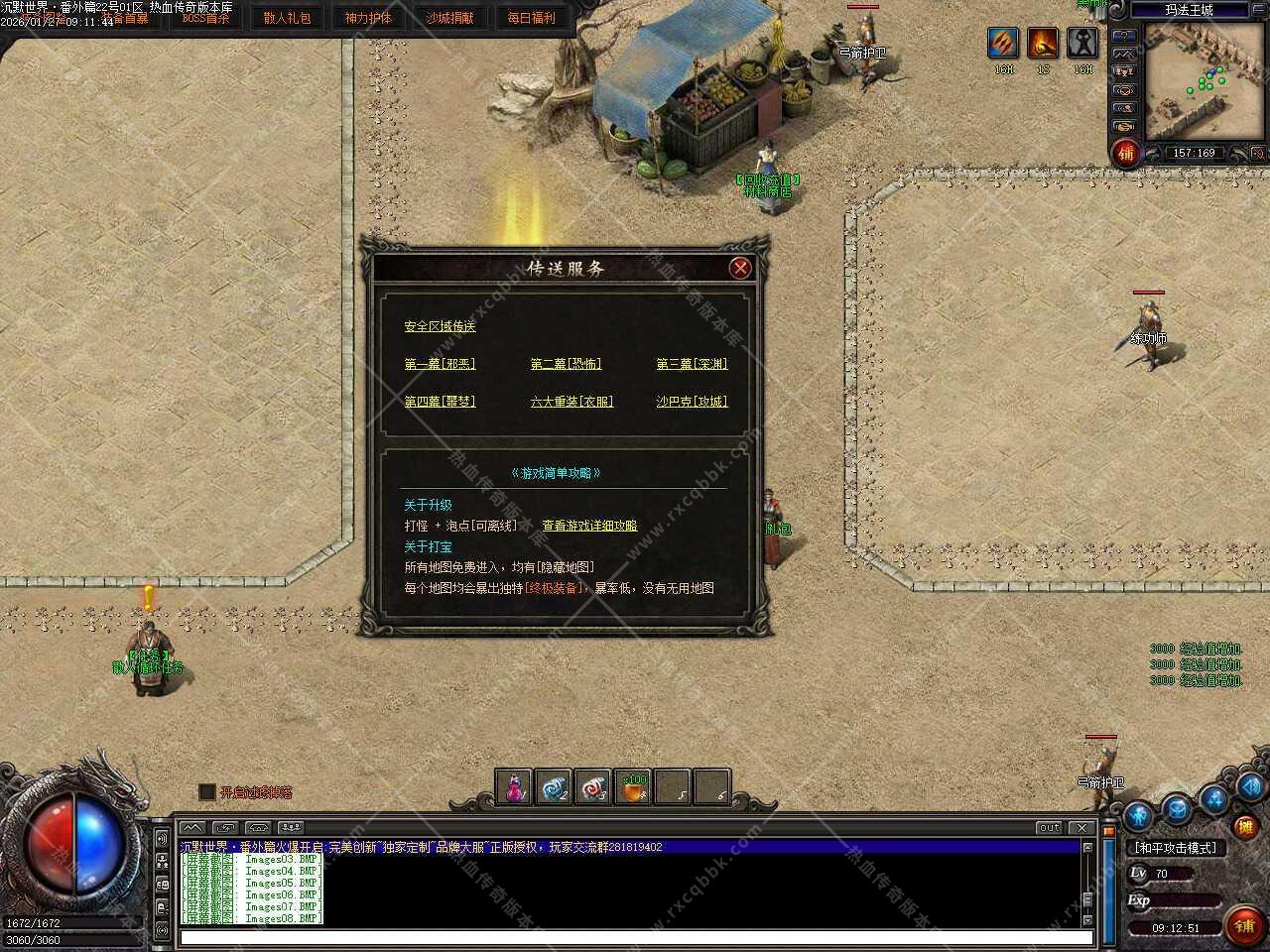Screen dimensions: 1270x952
Task: Open the 六大重装[衣服] link
Action: click(x=571, y=402)
